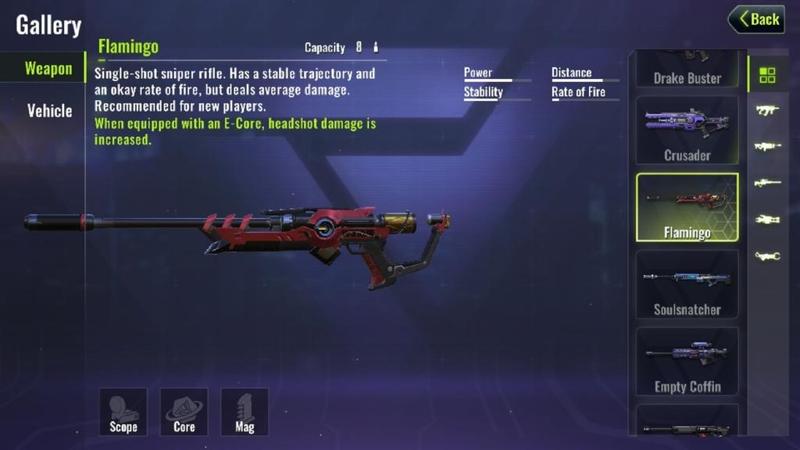Switch to the Weapon tab
This screenshot has height=450, width=800.
coord(48,69)
